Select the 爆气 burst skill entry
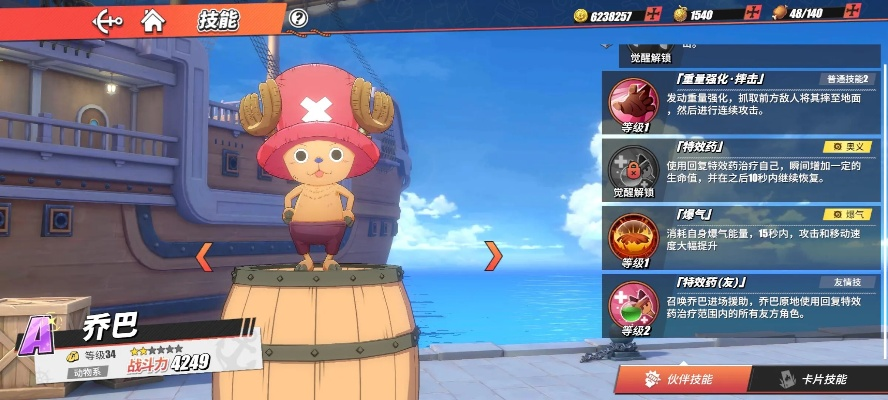This screenshot has height=400, width=888. (742, 238)
